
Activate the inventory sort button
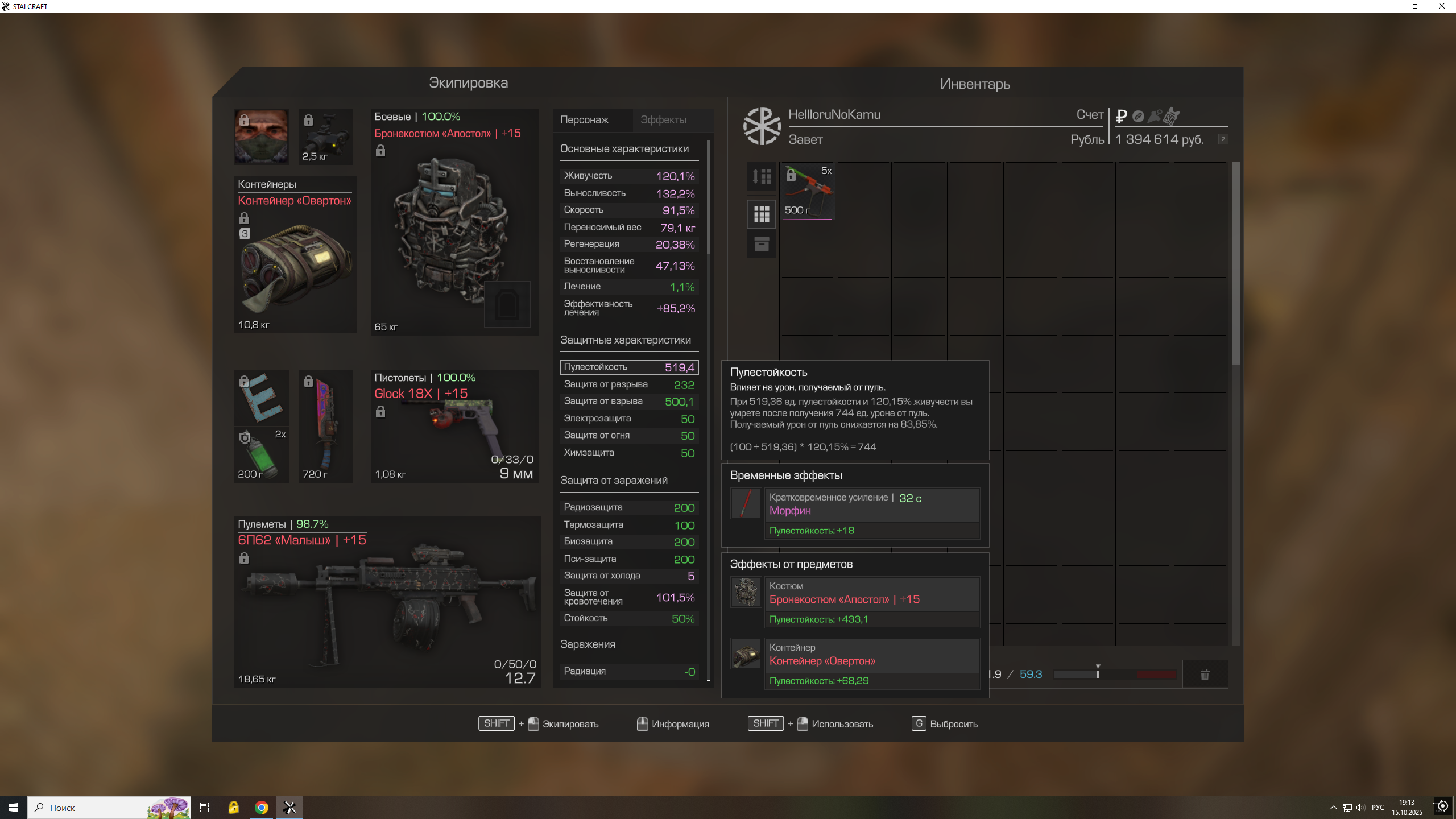[761, 176]
